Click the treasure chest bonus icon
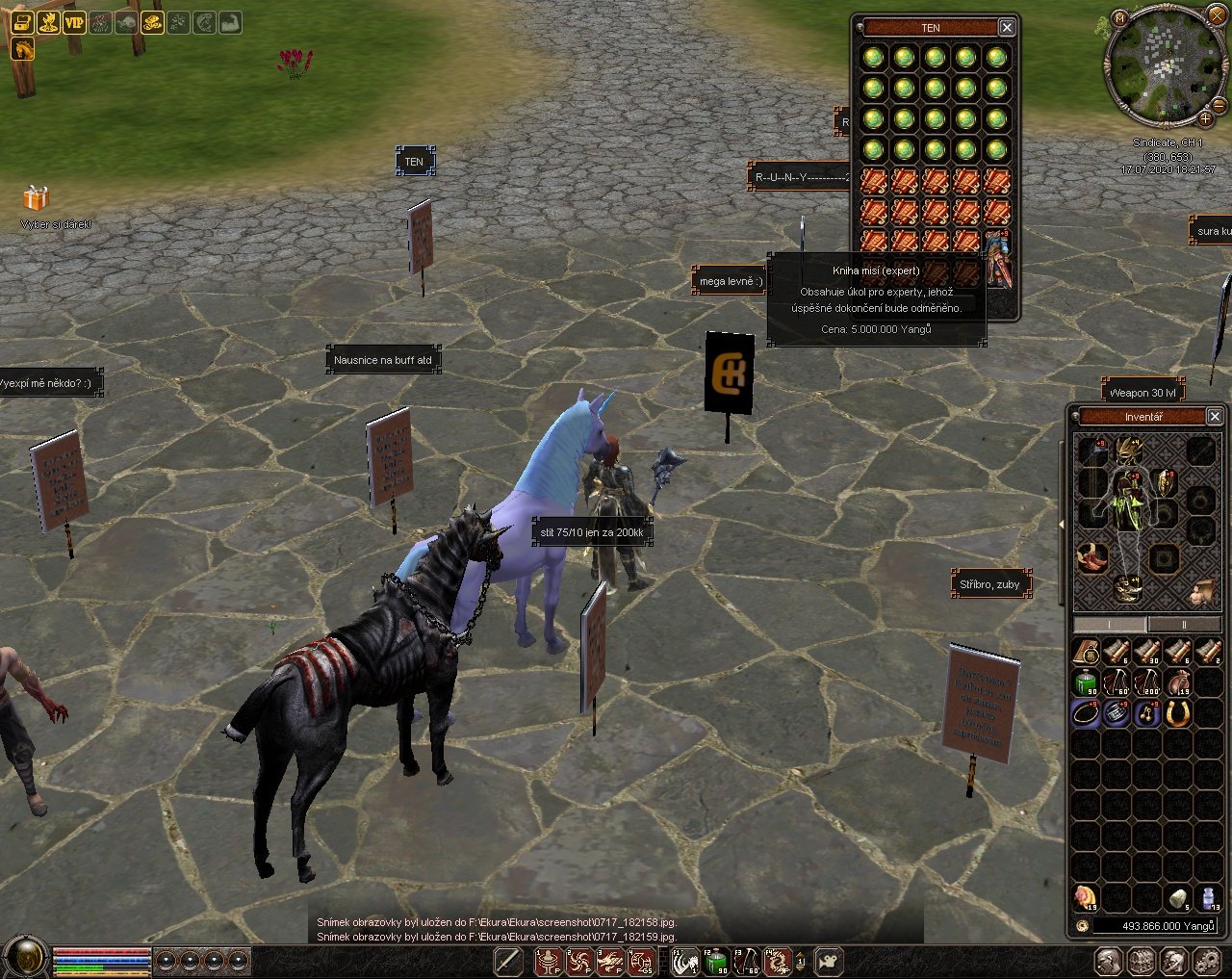 (22, 22)
